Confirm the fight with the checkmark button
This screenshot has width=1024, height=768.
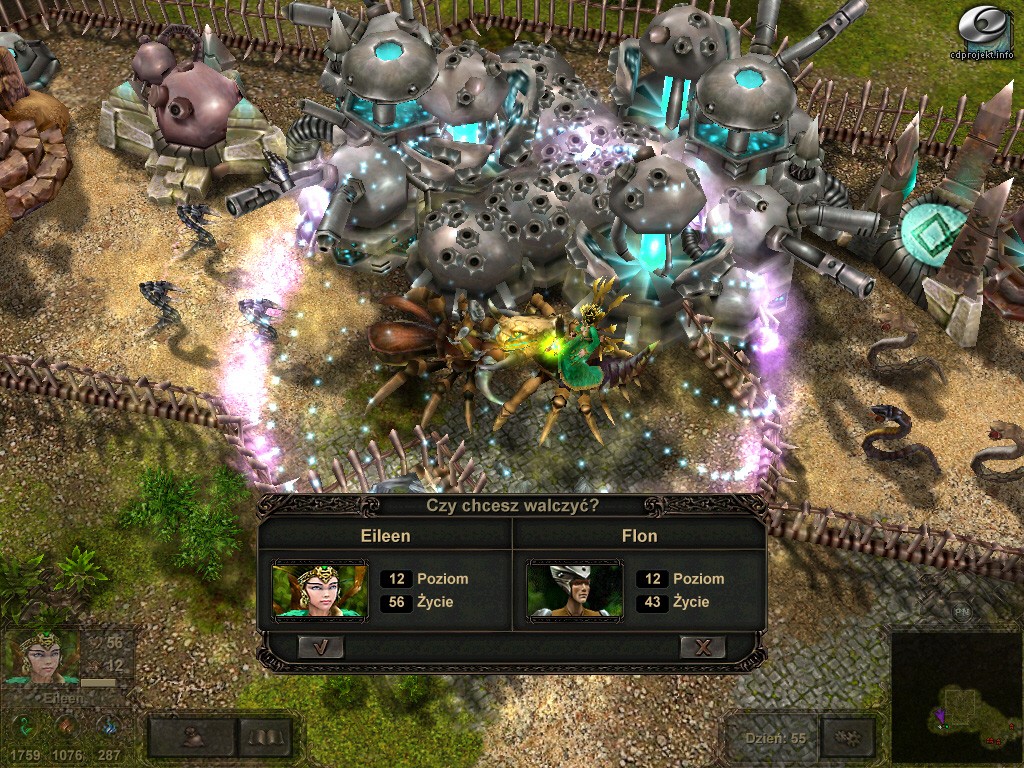[x=321, y=647]
